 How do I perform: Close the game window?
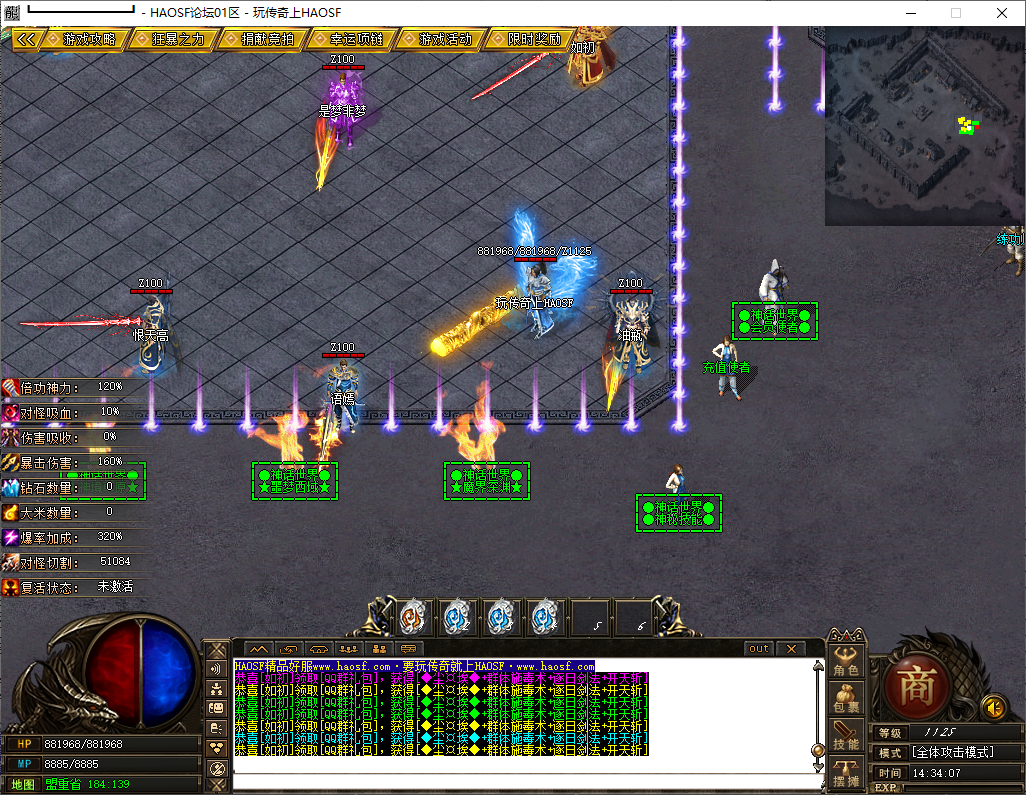(x=1001, y=13)
